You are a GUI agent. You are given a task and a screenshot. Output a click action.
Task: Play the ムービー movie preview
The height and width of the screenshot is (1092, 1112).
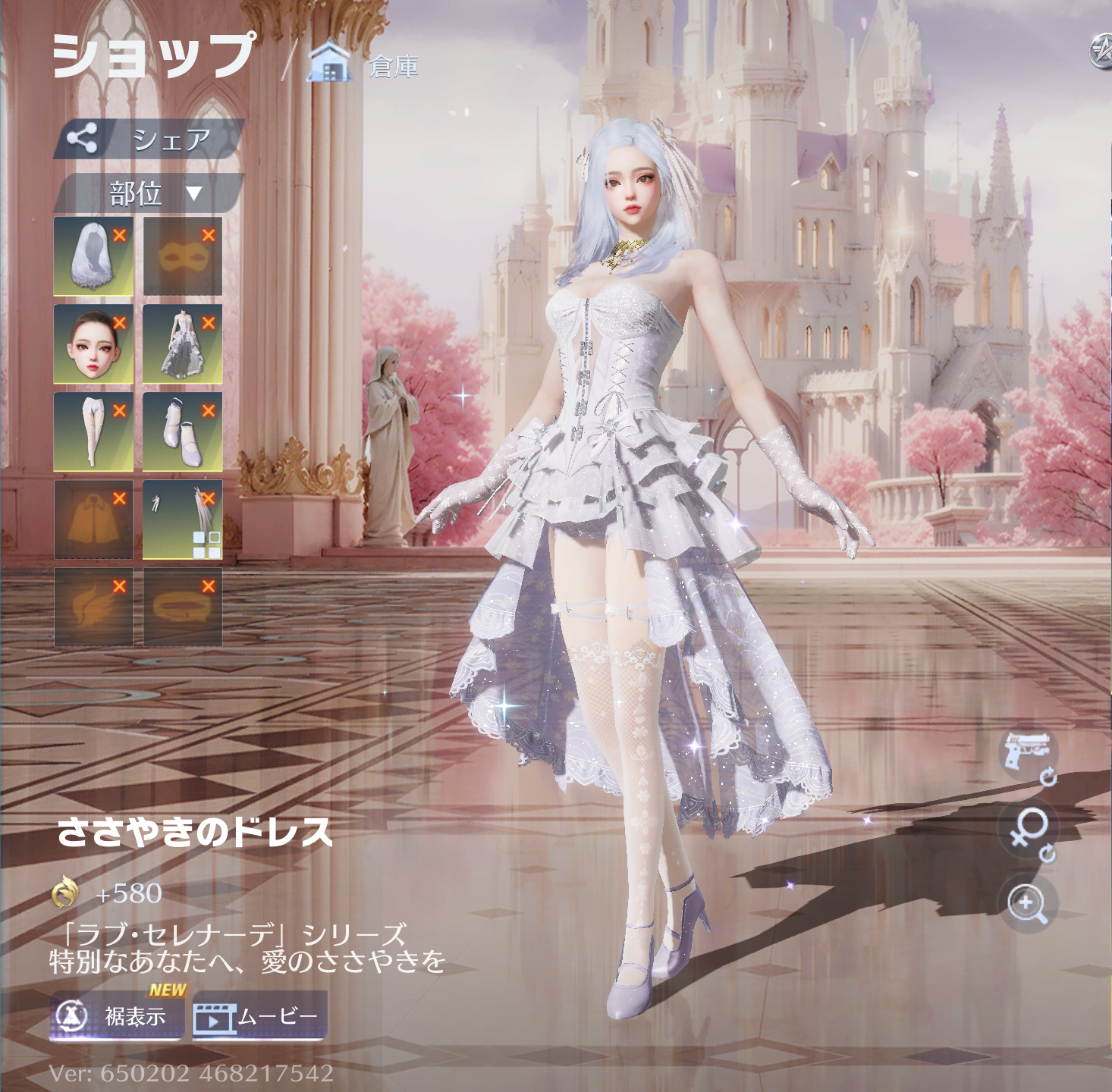click(259, 1016)
